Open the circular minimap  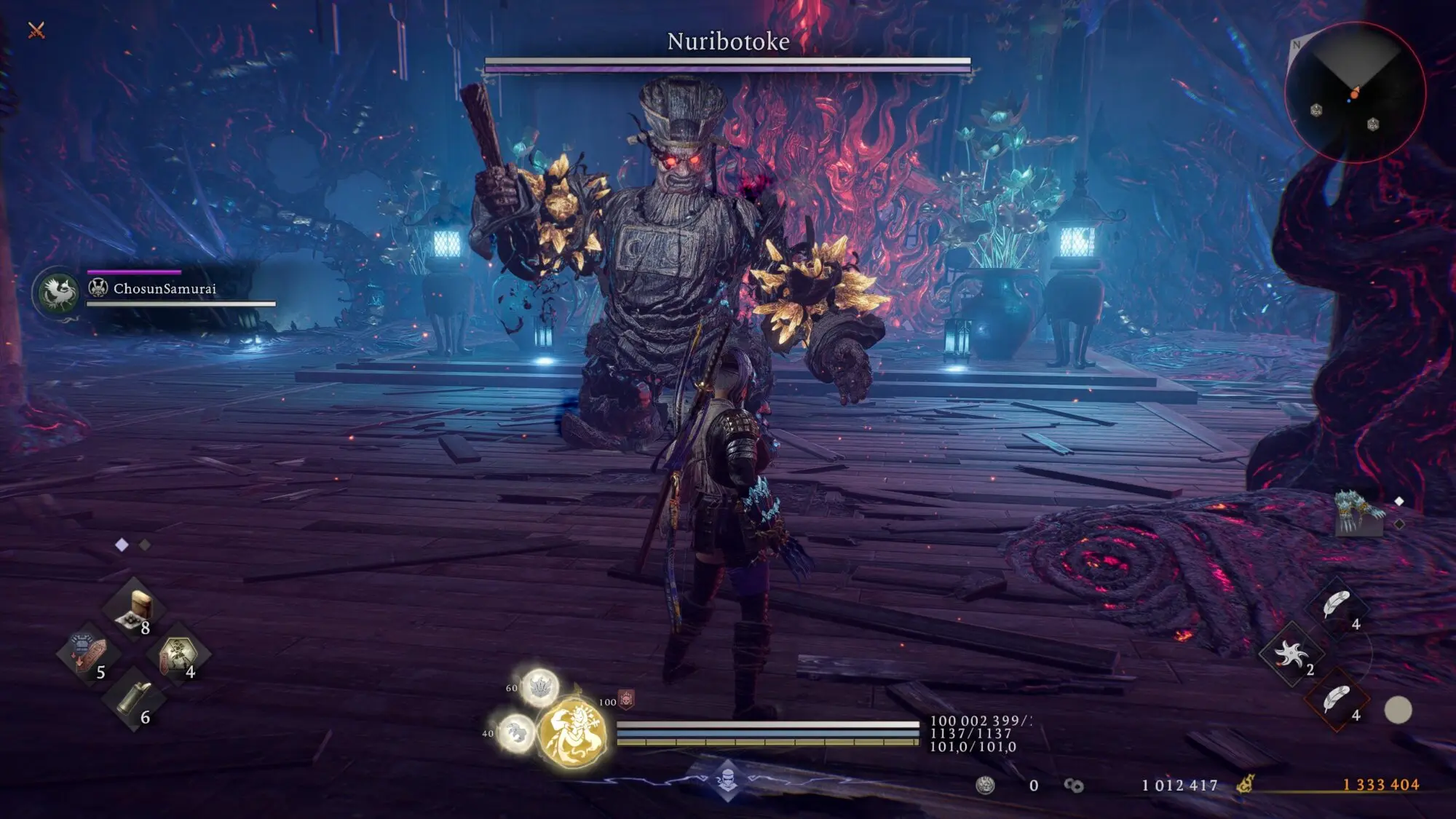pos(1354,92)
